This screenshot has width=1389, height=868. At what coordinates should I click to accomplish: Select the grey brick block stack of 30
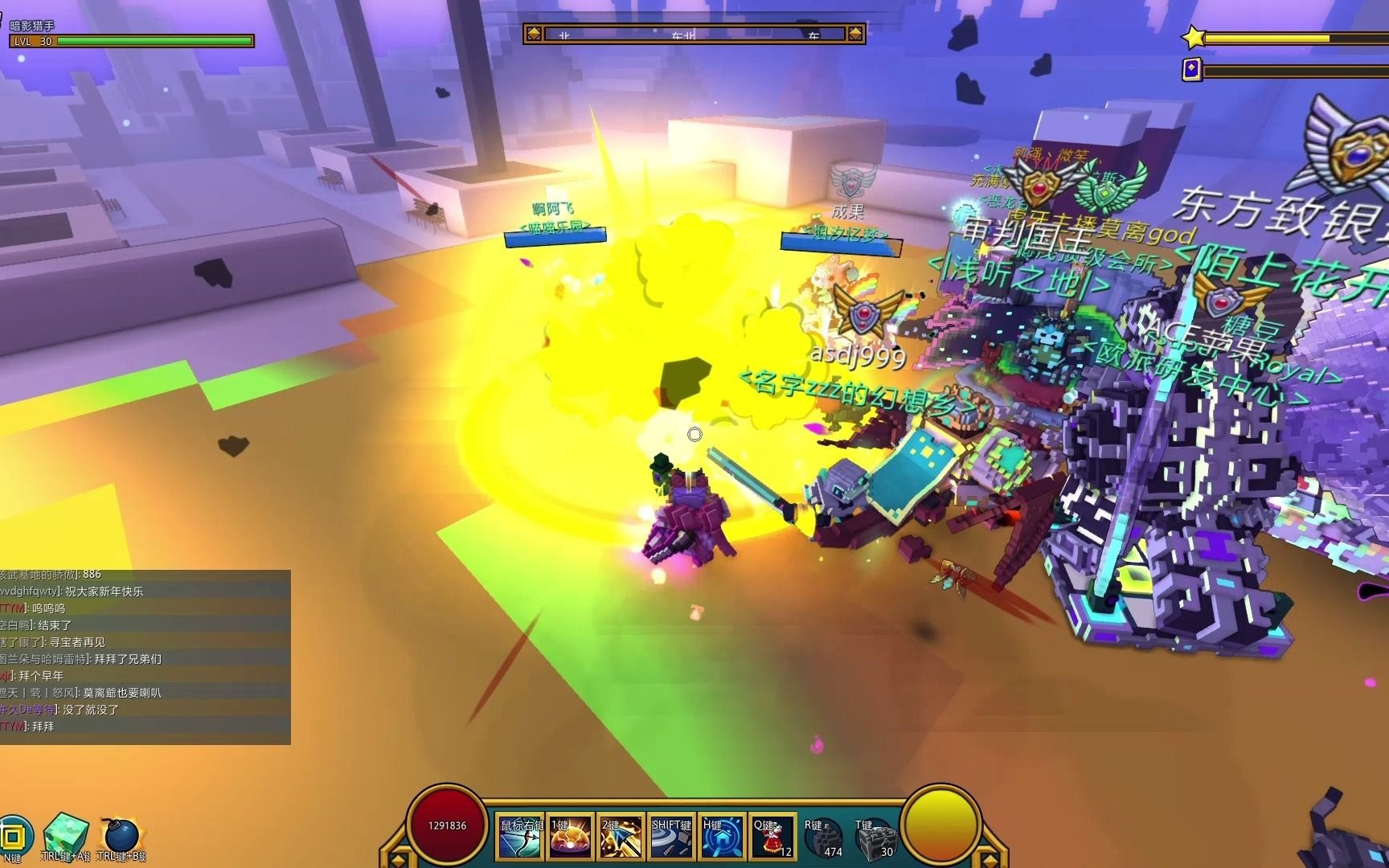874,839
